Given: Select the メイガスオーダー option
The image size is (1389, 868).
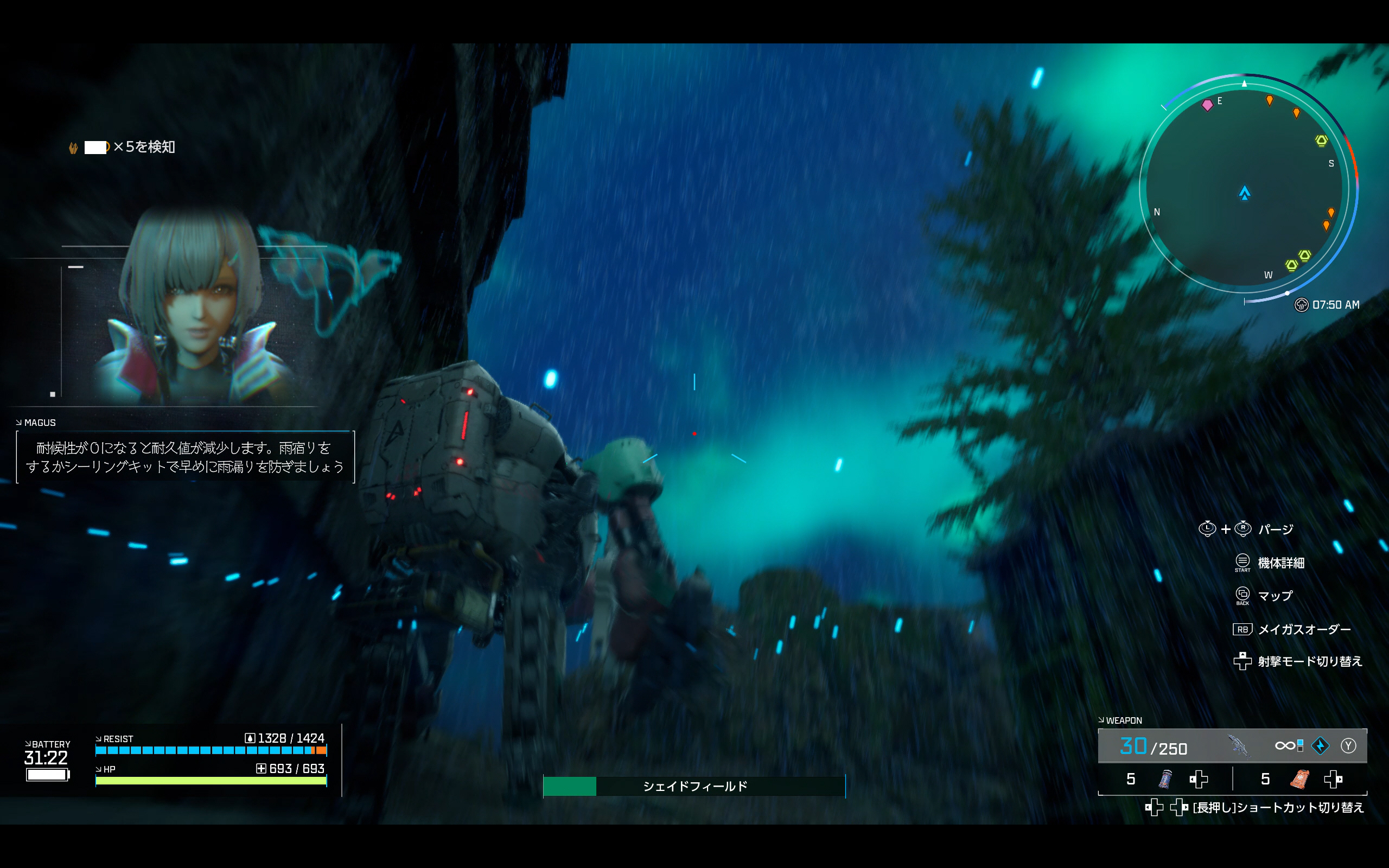Looking at the screenshot, I should 1303,629.
